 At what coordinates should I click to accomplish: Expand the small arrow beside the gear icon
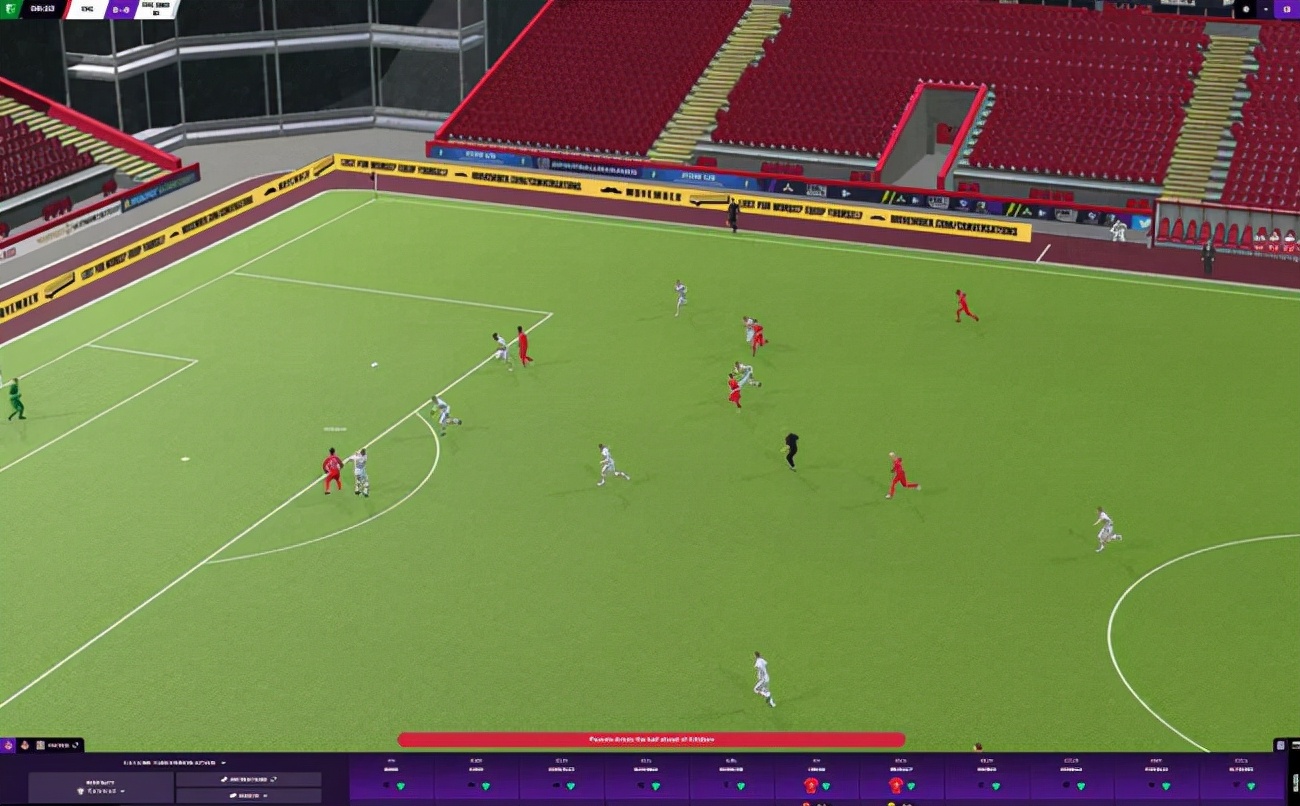pyautogui.click(x=1266, y=9)
